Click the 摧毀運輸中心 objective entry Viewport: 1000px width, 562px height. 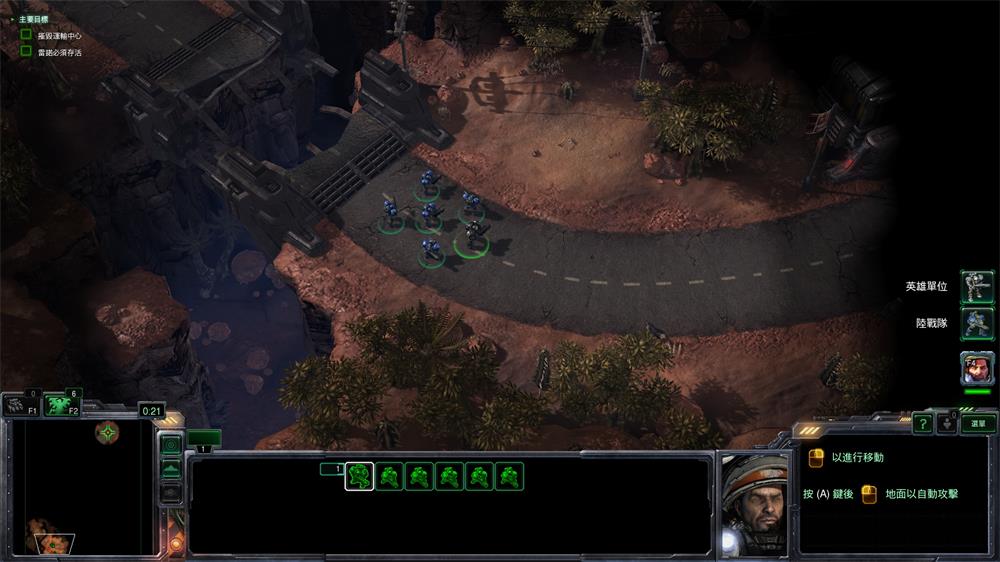[61, 36]
